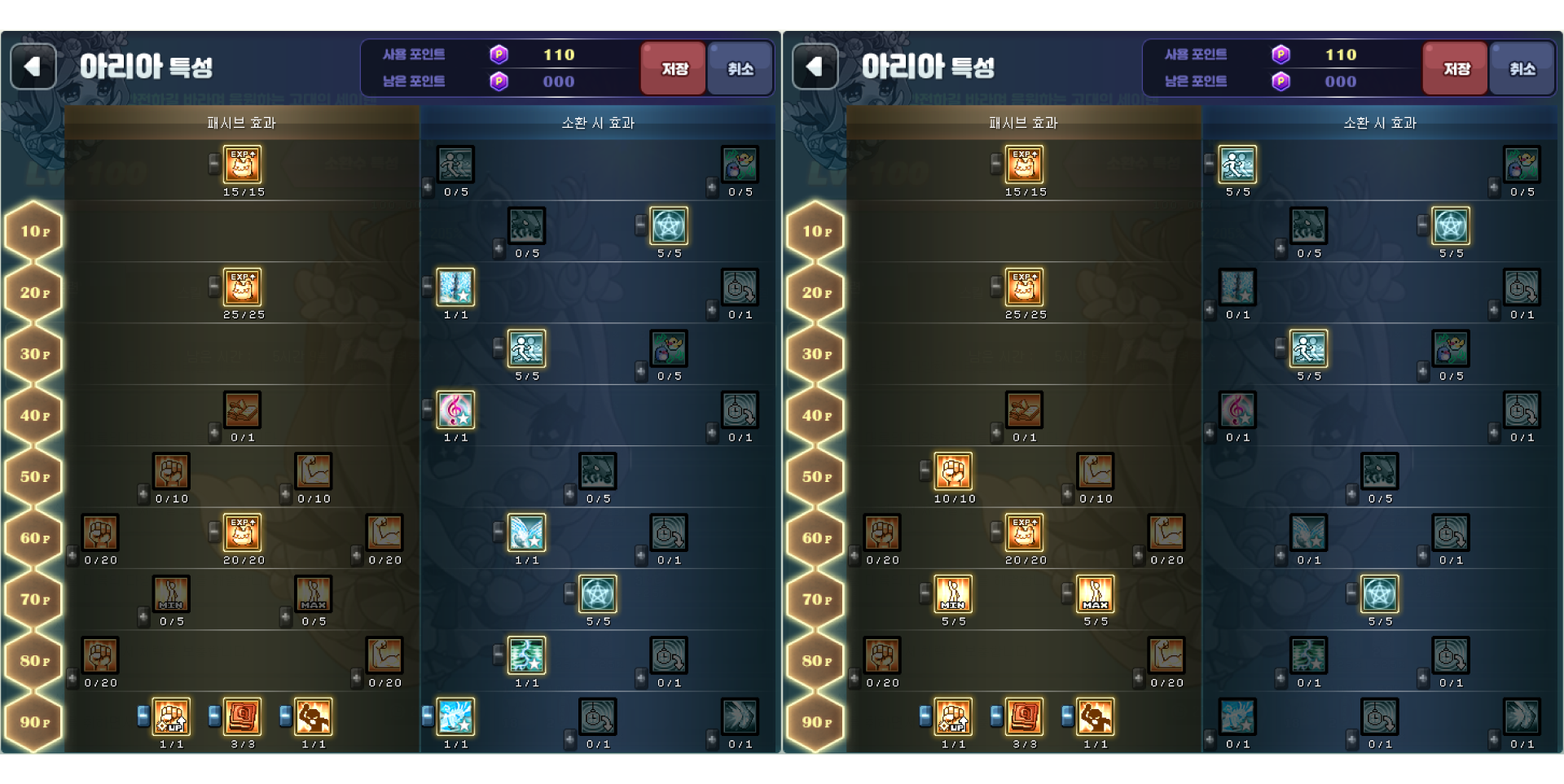Select the wing trait showing 1/1
Image resolution: width=1564 pixels, height=784 pixels.
tap(526, 533)
